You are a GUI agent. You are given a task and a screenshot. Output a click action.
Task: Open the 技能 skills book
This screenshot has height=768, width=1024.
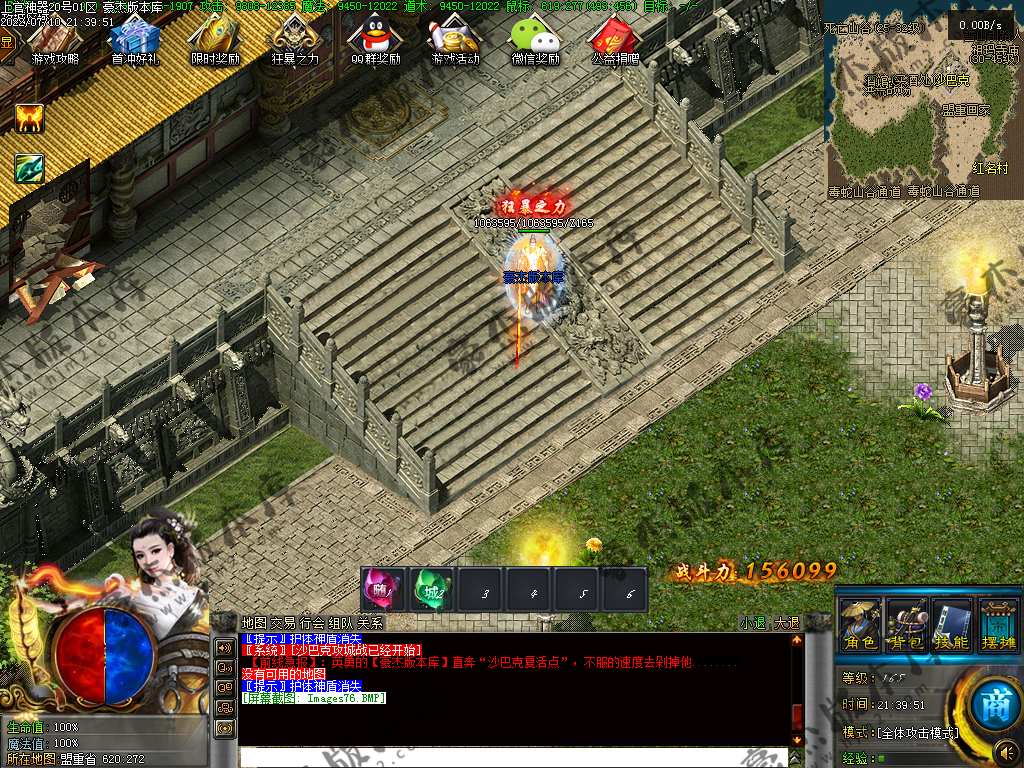coord(952,624)
